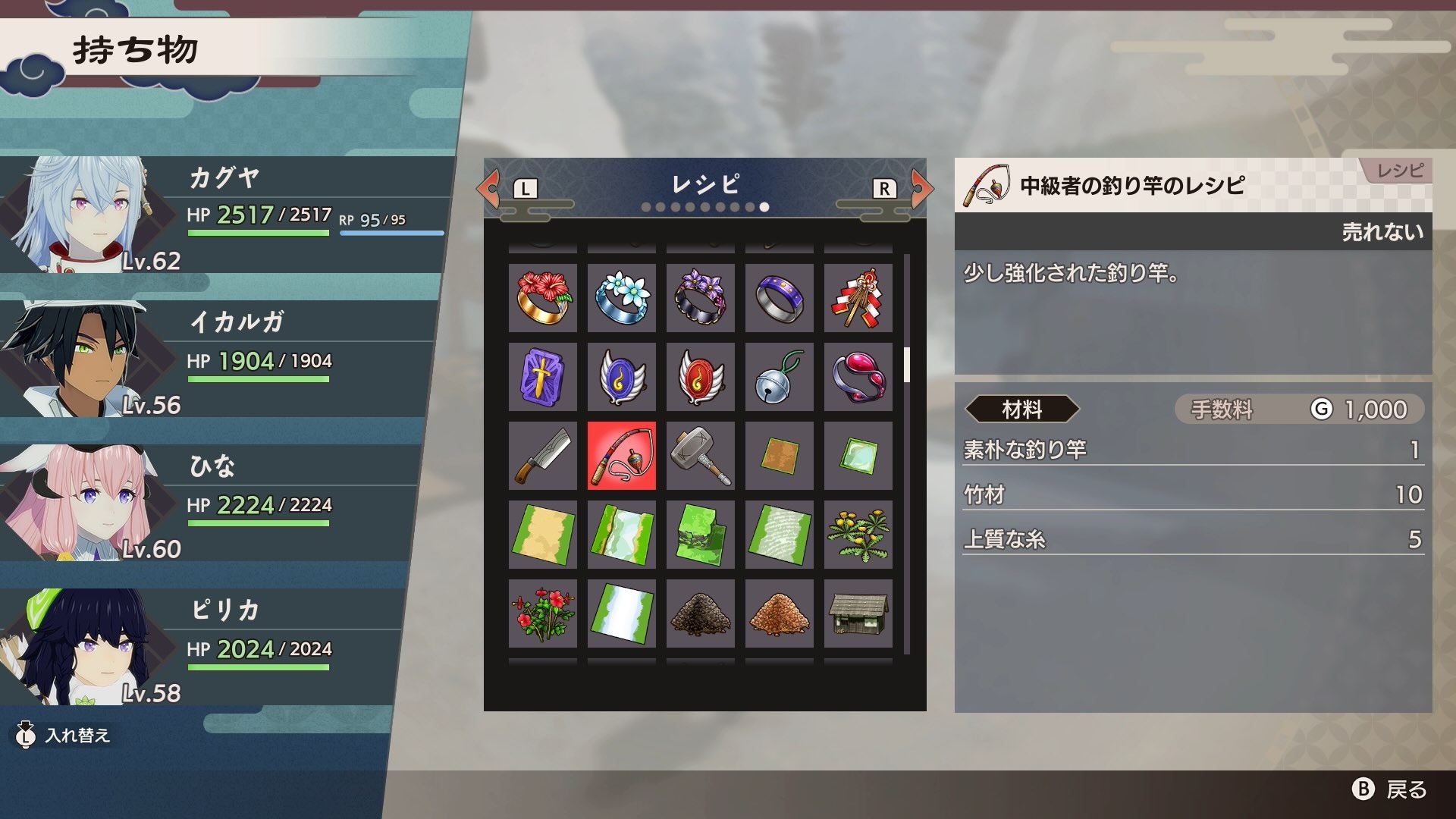1456x819 pixels.
Task: Select the red flower ring recipe
Action: coord(542,298)
